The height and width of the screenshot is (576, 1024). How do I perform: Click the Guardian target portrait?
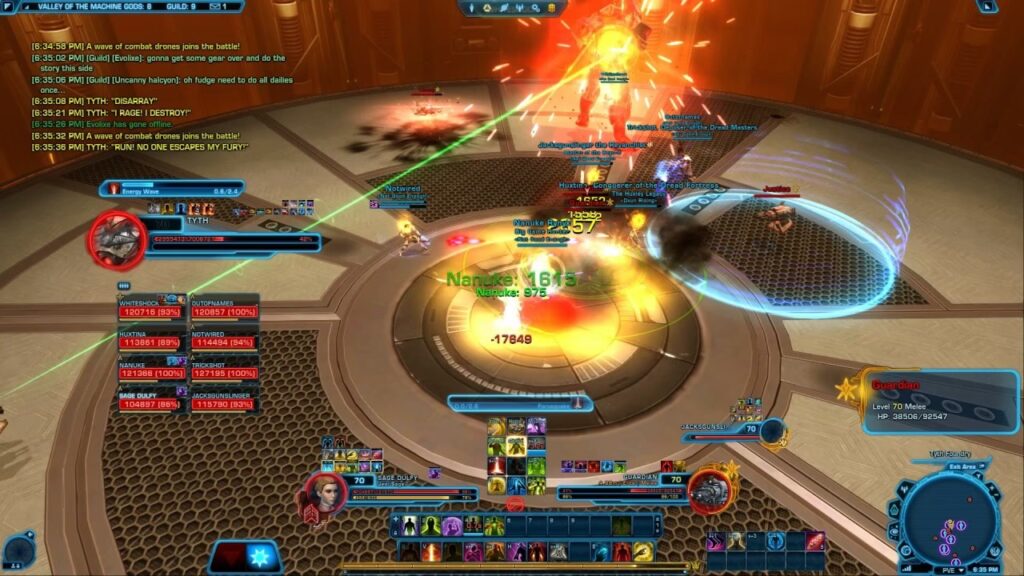708,490
